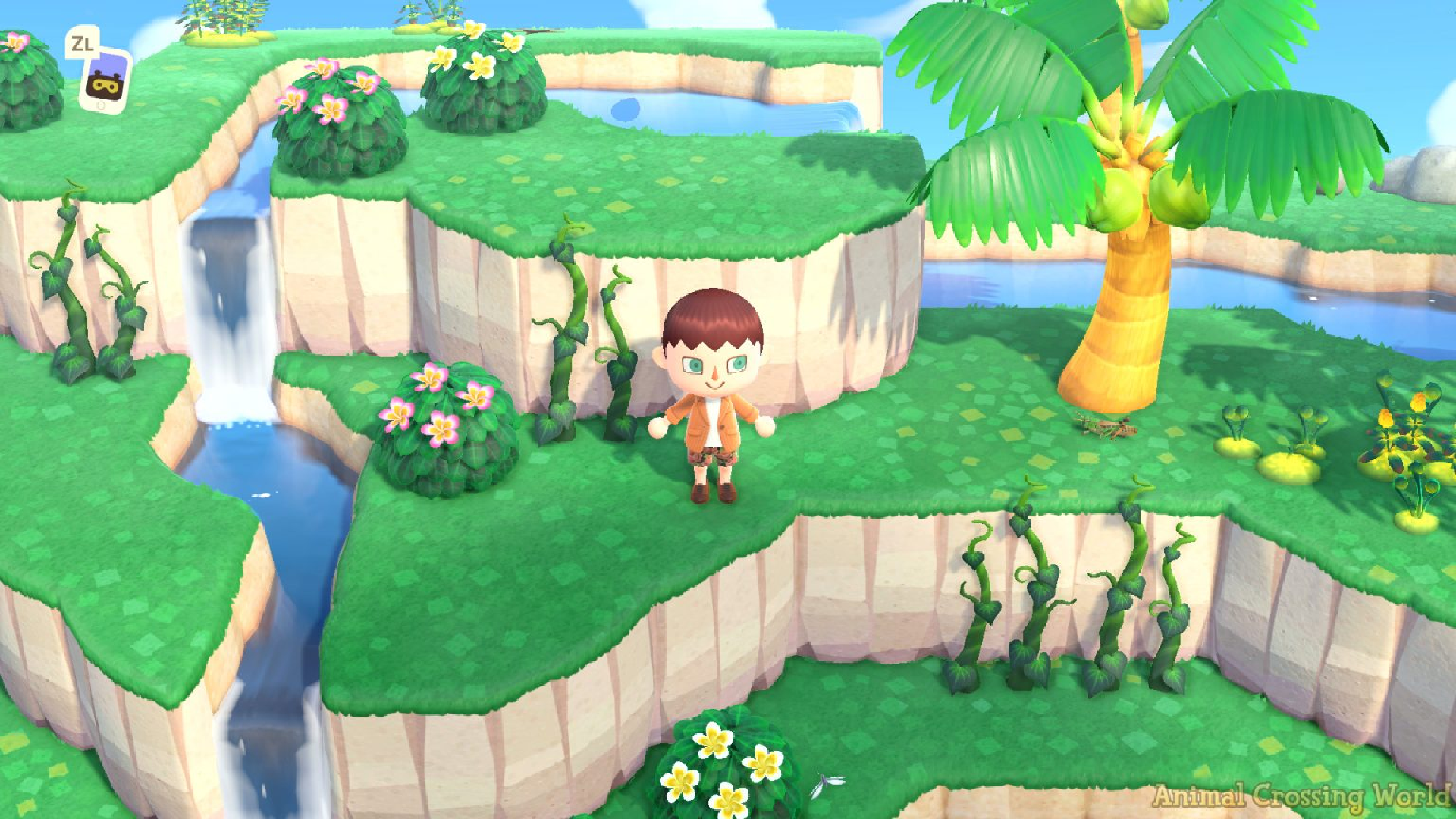Image resolution: width=1456 pixels, height=819 pixels.
Task: Click the dragonfly near the white flowers
Action: (x=821, y=783)
